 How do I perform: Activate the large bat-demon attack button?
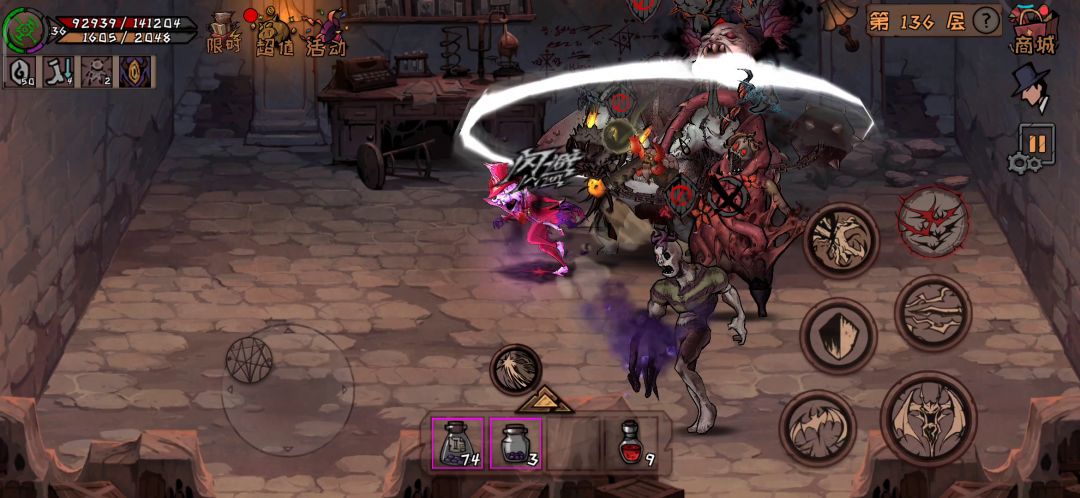tap(928, 418)
